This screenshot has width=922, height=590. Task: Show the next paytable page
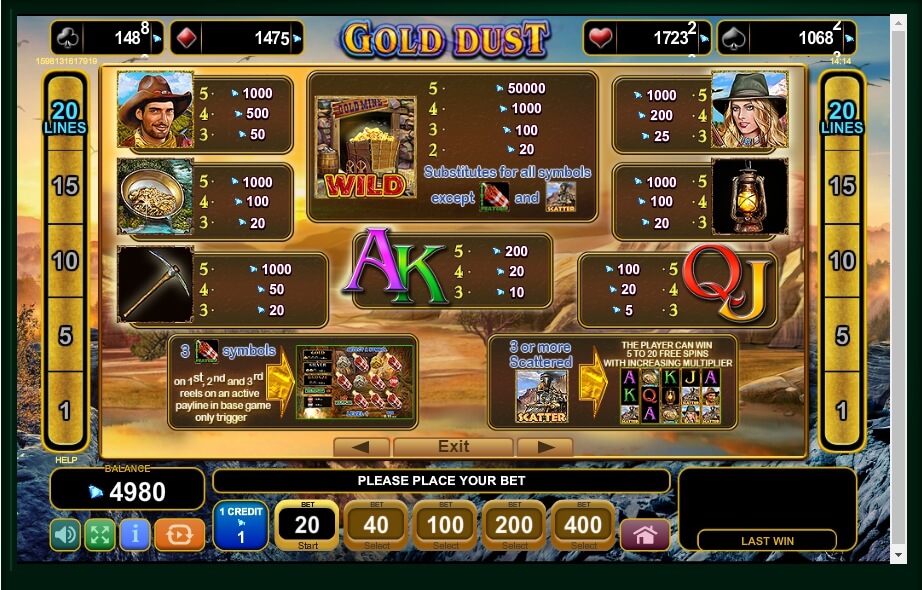click(x=545, y=447)
